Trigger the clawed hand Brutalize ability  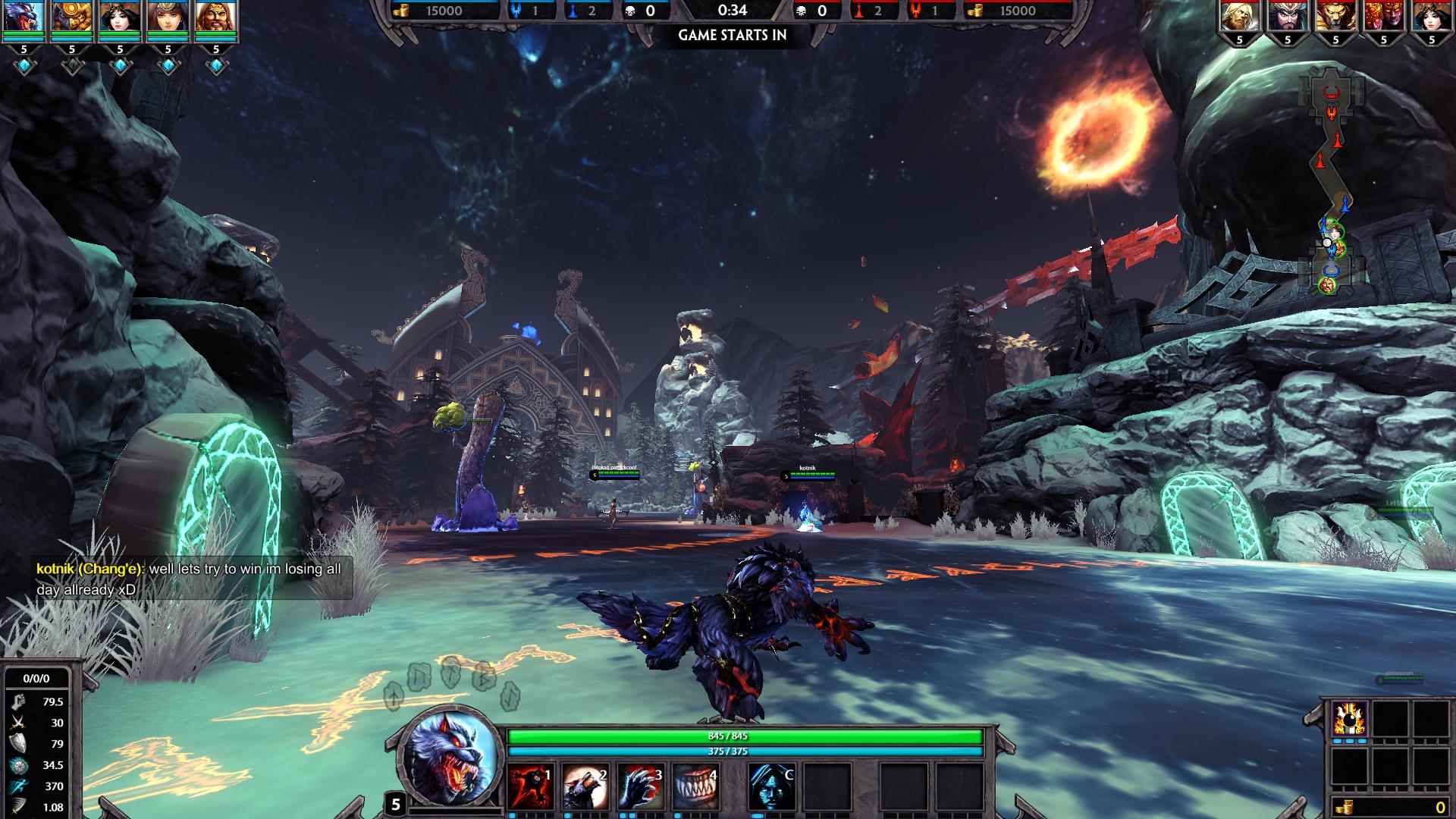coord(641,786)
